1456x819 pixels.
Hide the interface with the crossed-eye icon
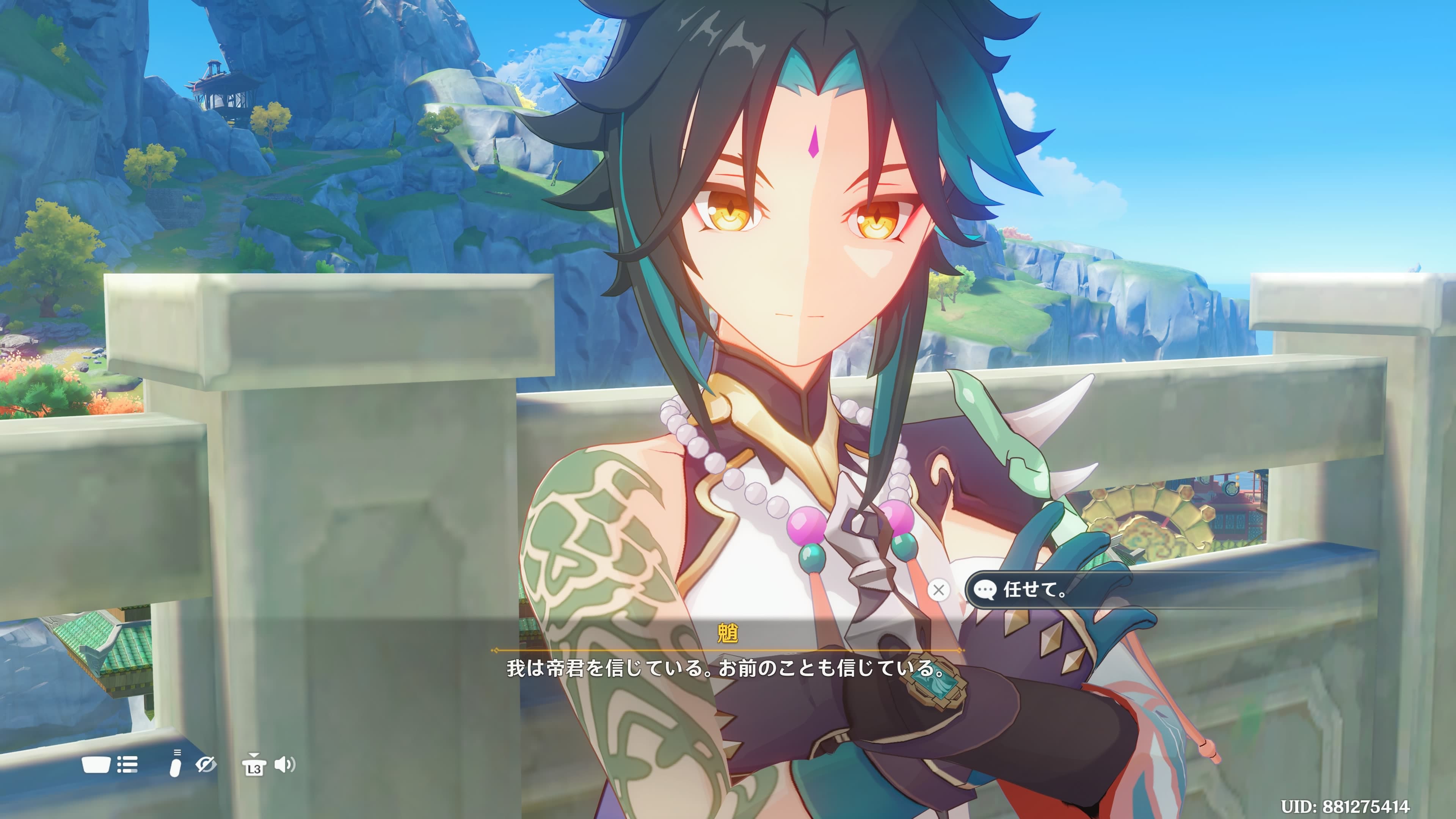click(x=205, y=765)
